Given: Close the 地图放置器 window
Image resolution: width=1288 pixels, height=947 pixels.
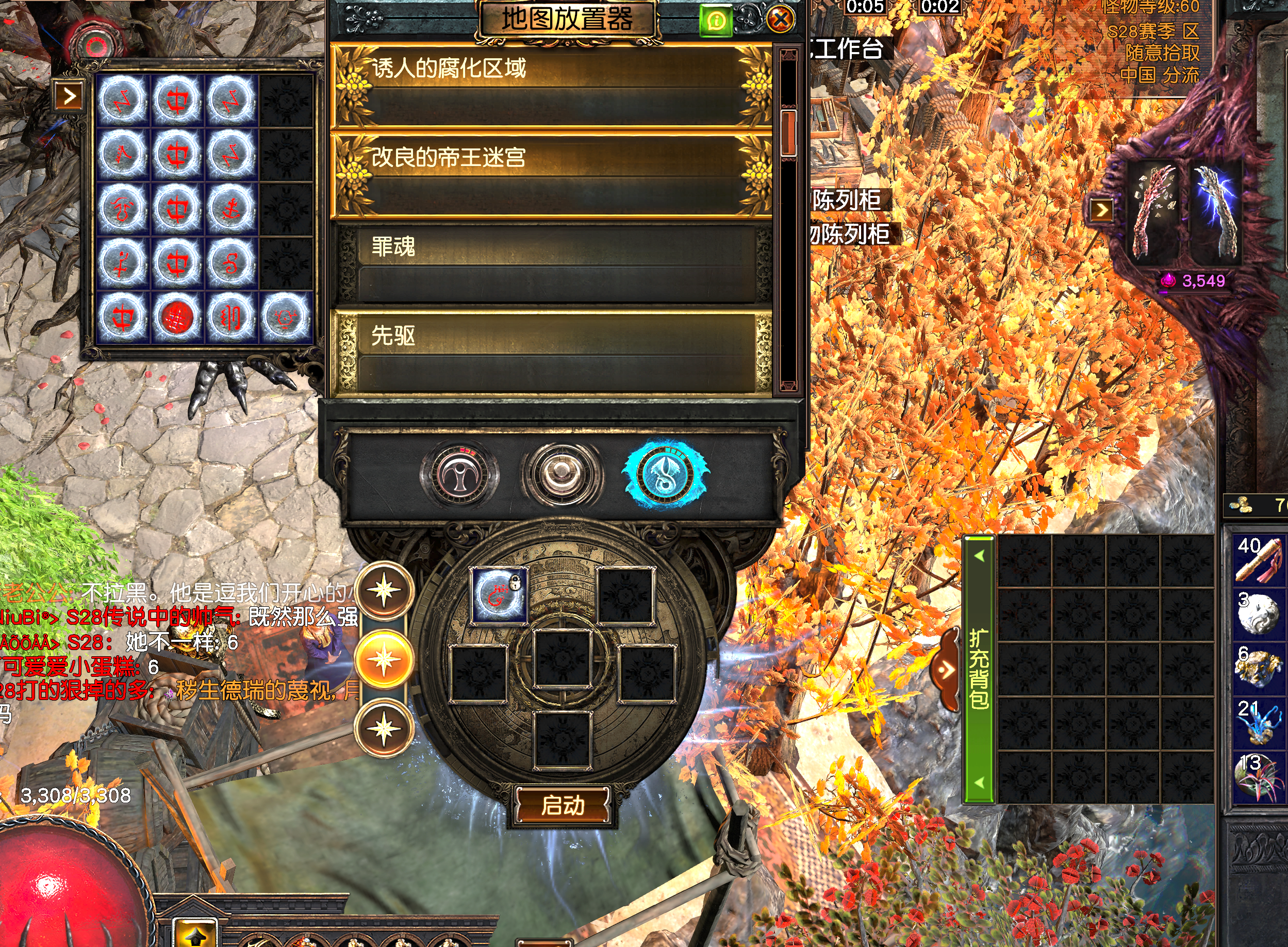Looking at the screenshot, I should pos(780,20).
